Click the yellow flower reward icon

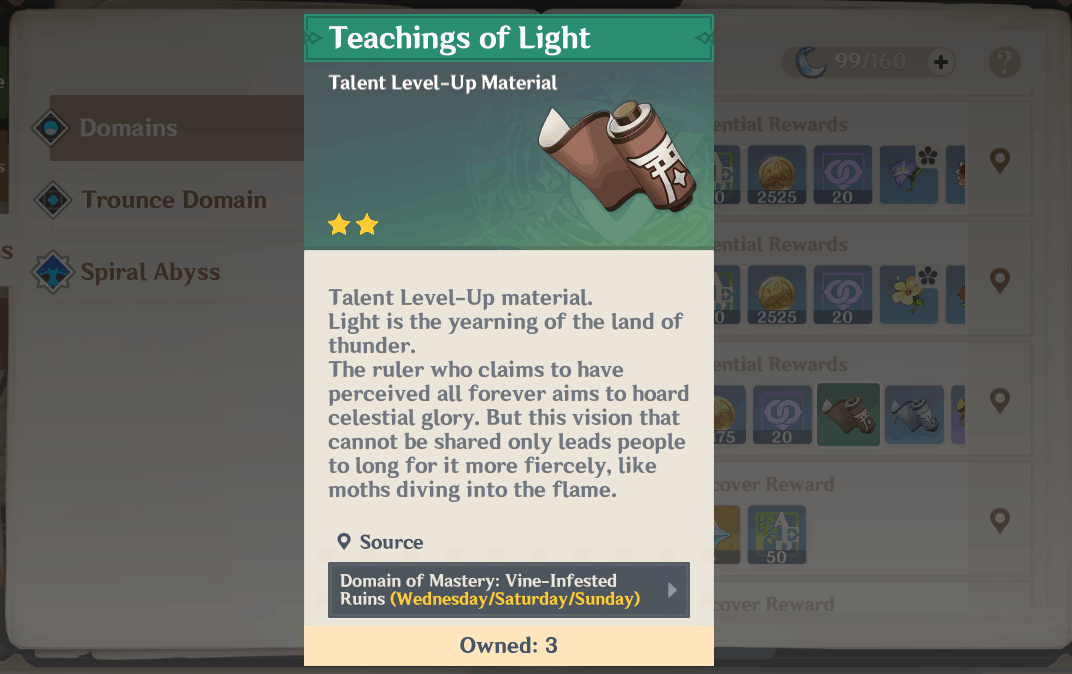pyautogui.click(x=908, y=295)
